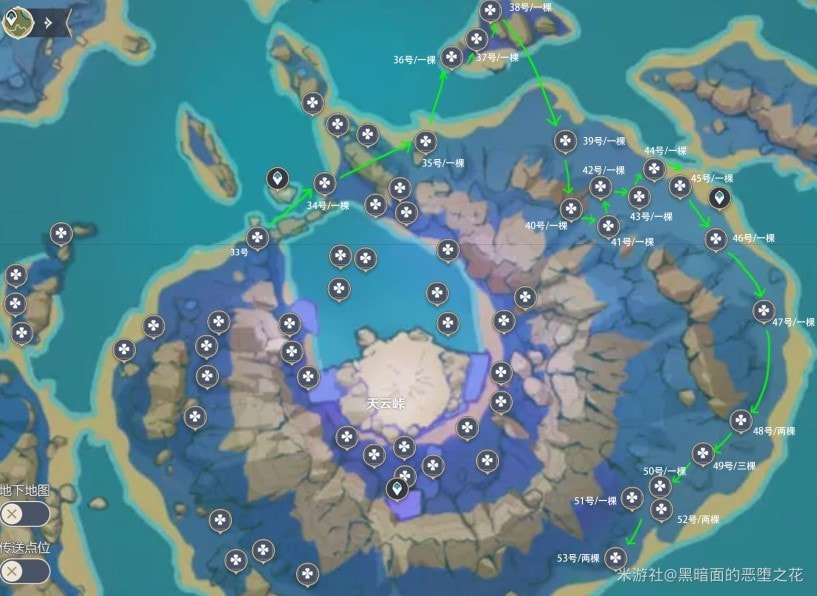Select the 39号 plant marker

(x=564, y=140)
